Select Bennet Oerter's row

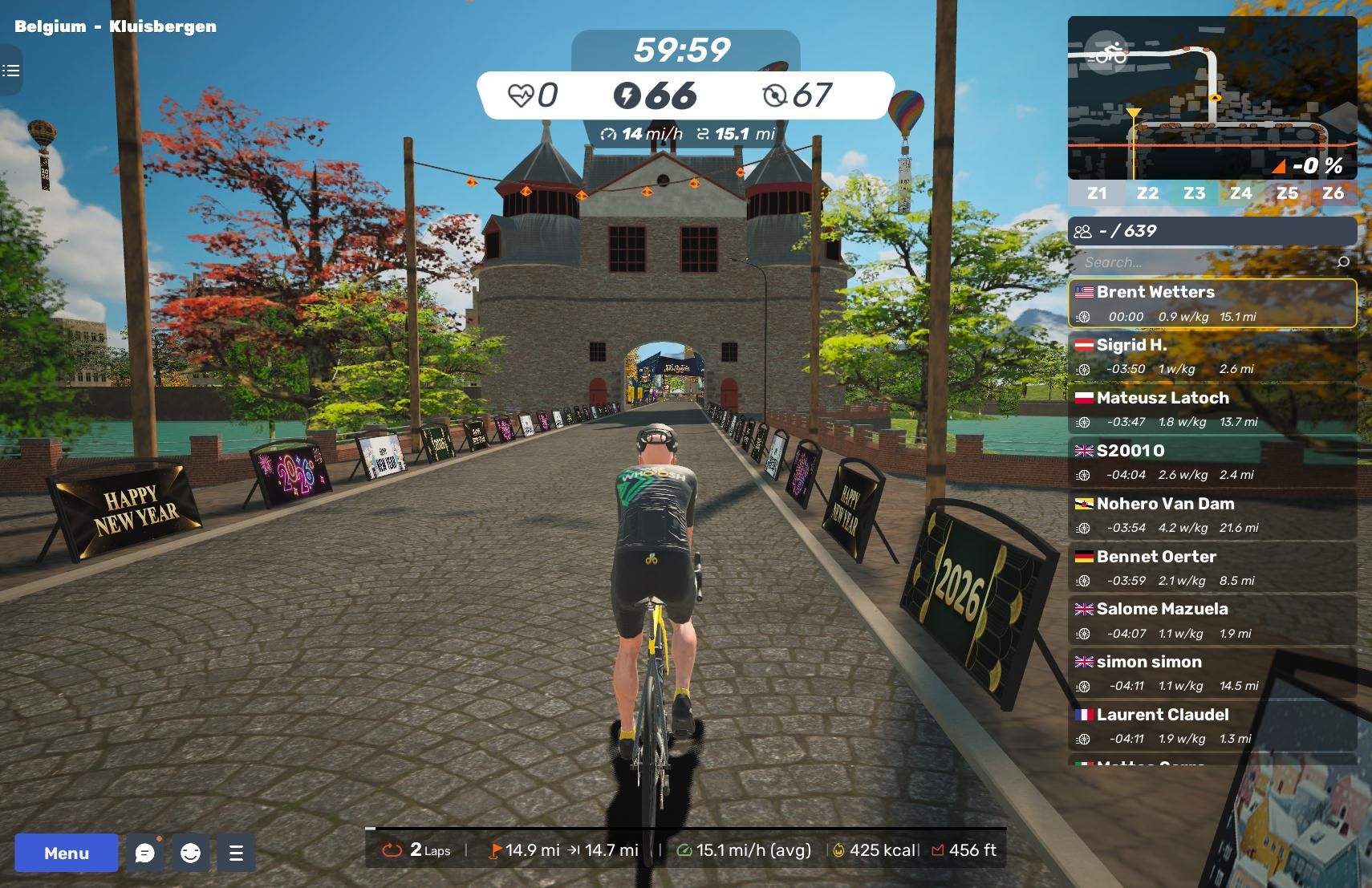[x=1212, y=568]
